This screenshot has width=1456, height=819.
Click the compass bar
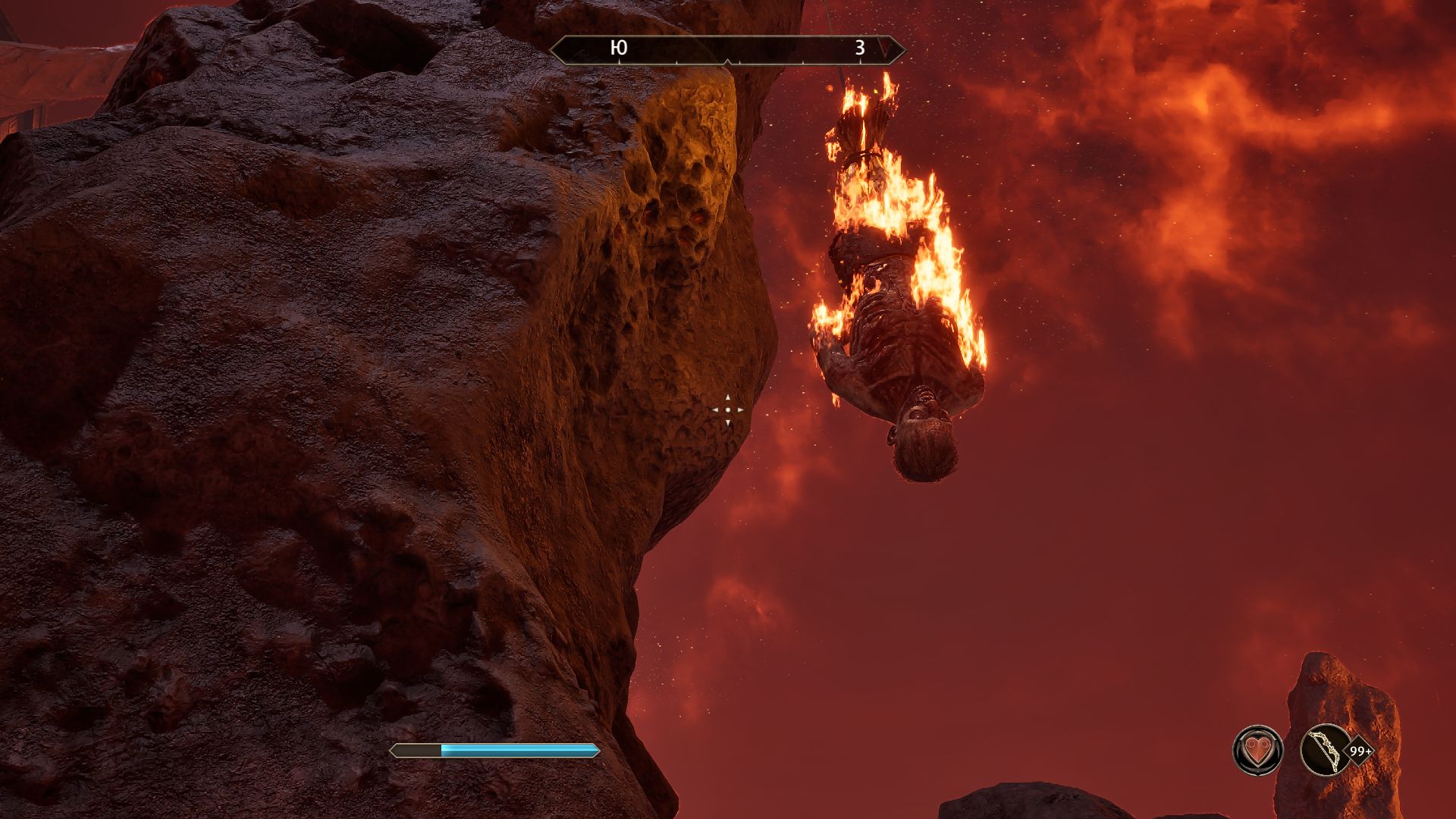coord(727,49)
